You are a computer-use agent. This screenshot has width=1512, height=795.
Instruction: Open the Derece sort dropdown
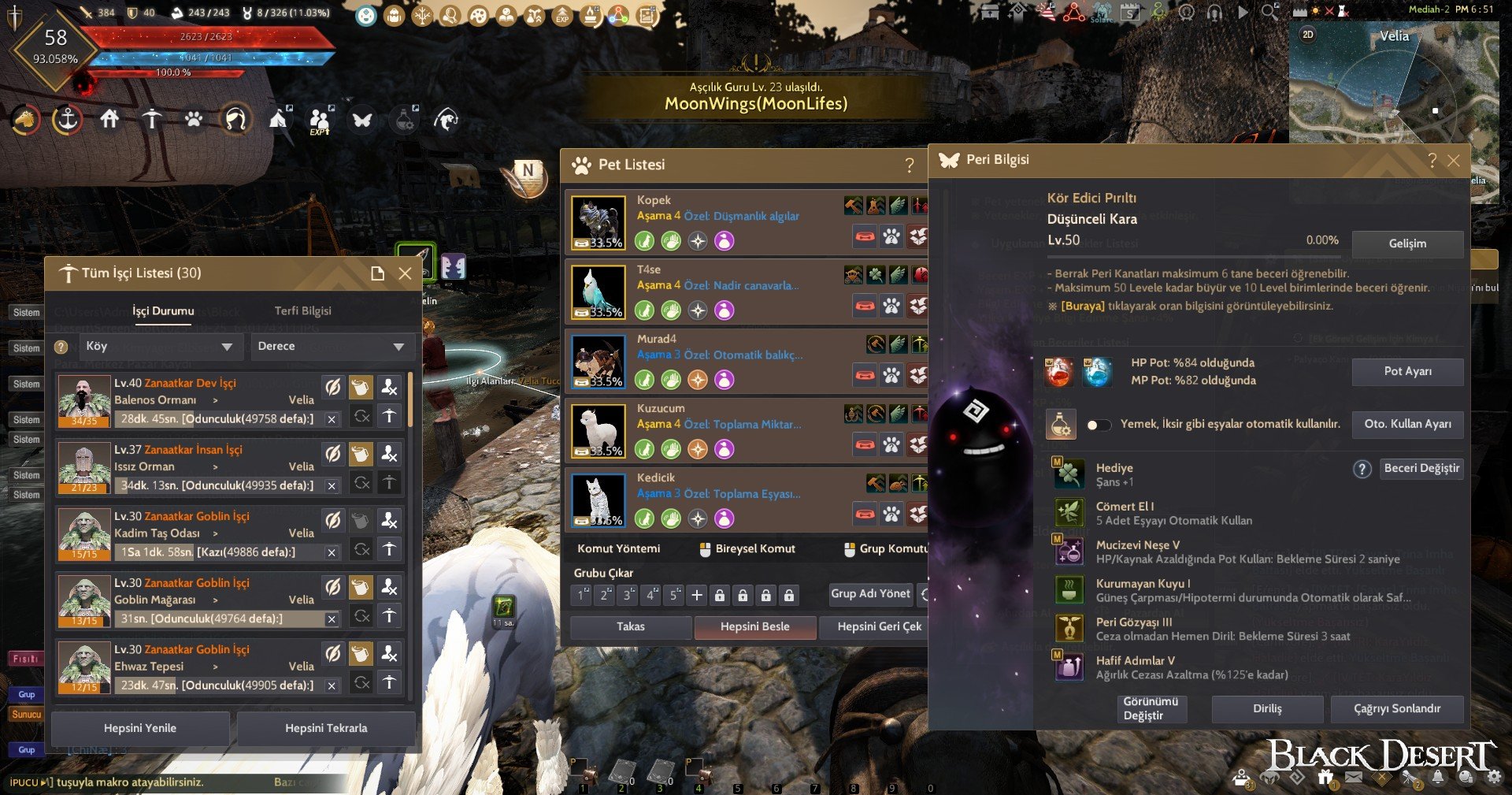pyautogui.click(x=331, y=347)
